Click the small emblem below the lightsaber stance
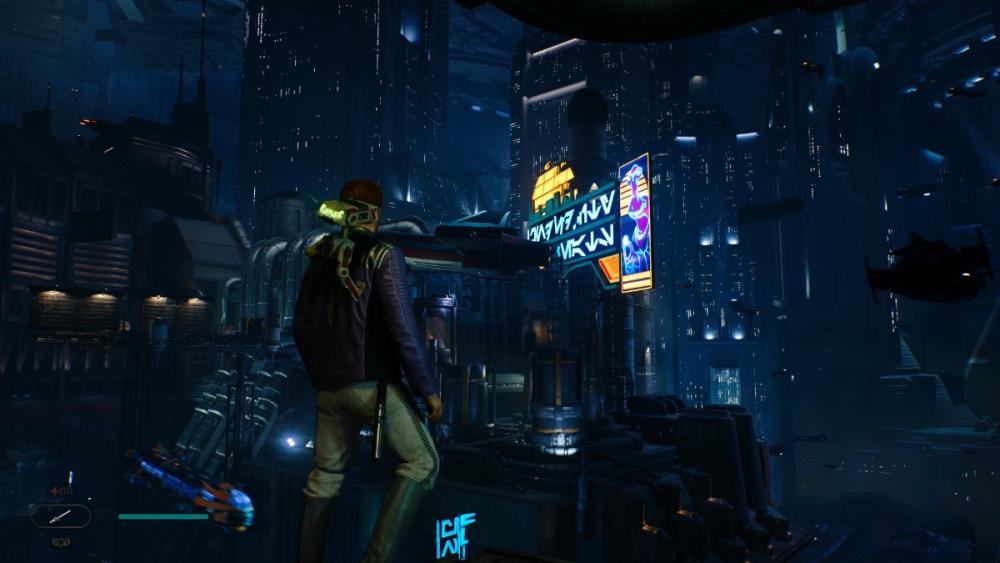The height and width of the screenshot is (563, 1000). [x=61, y=541]
